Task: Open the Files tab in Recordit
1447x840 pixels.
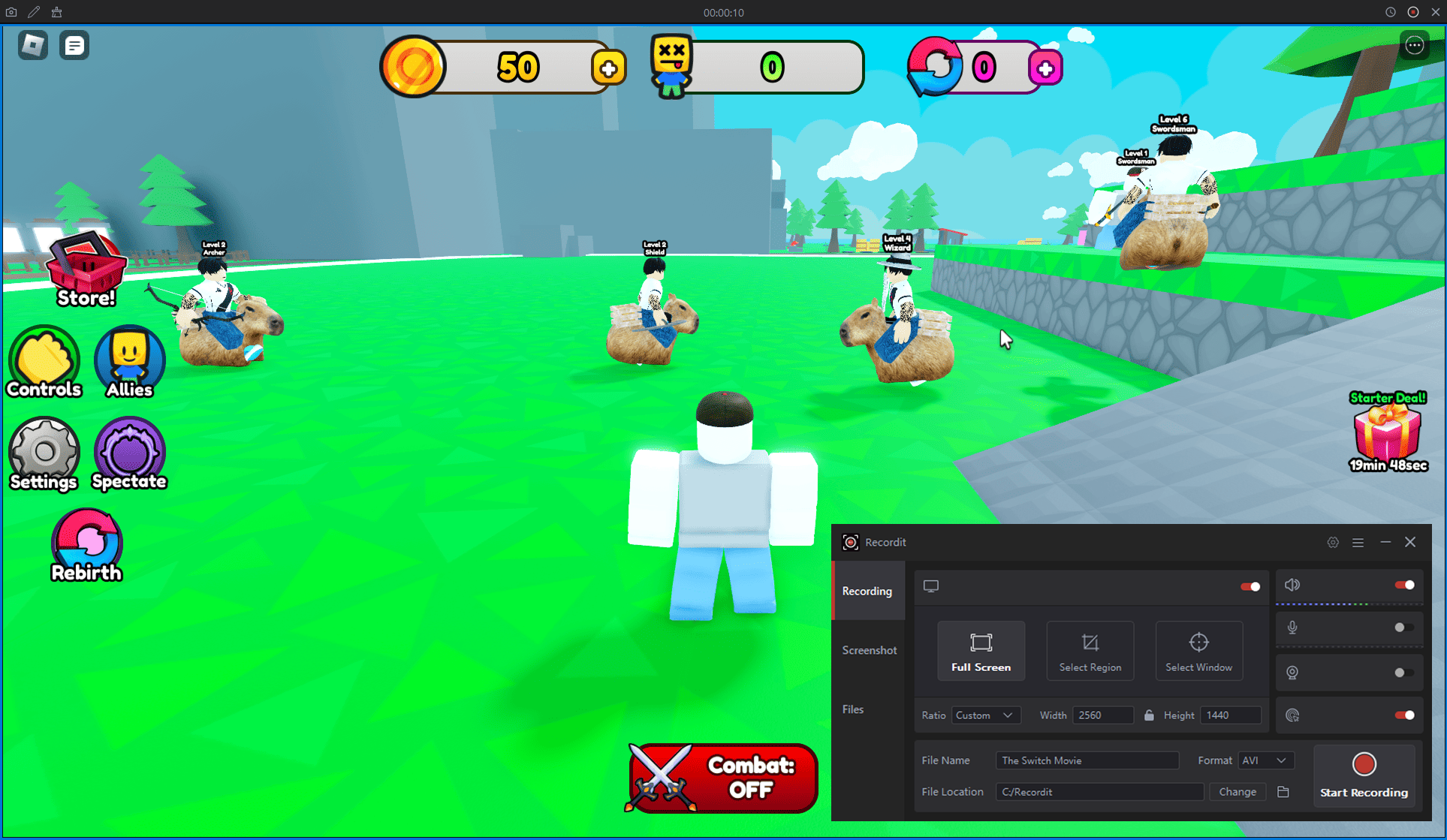Action: 853,709
